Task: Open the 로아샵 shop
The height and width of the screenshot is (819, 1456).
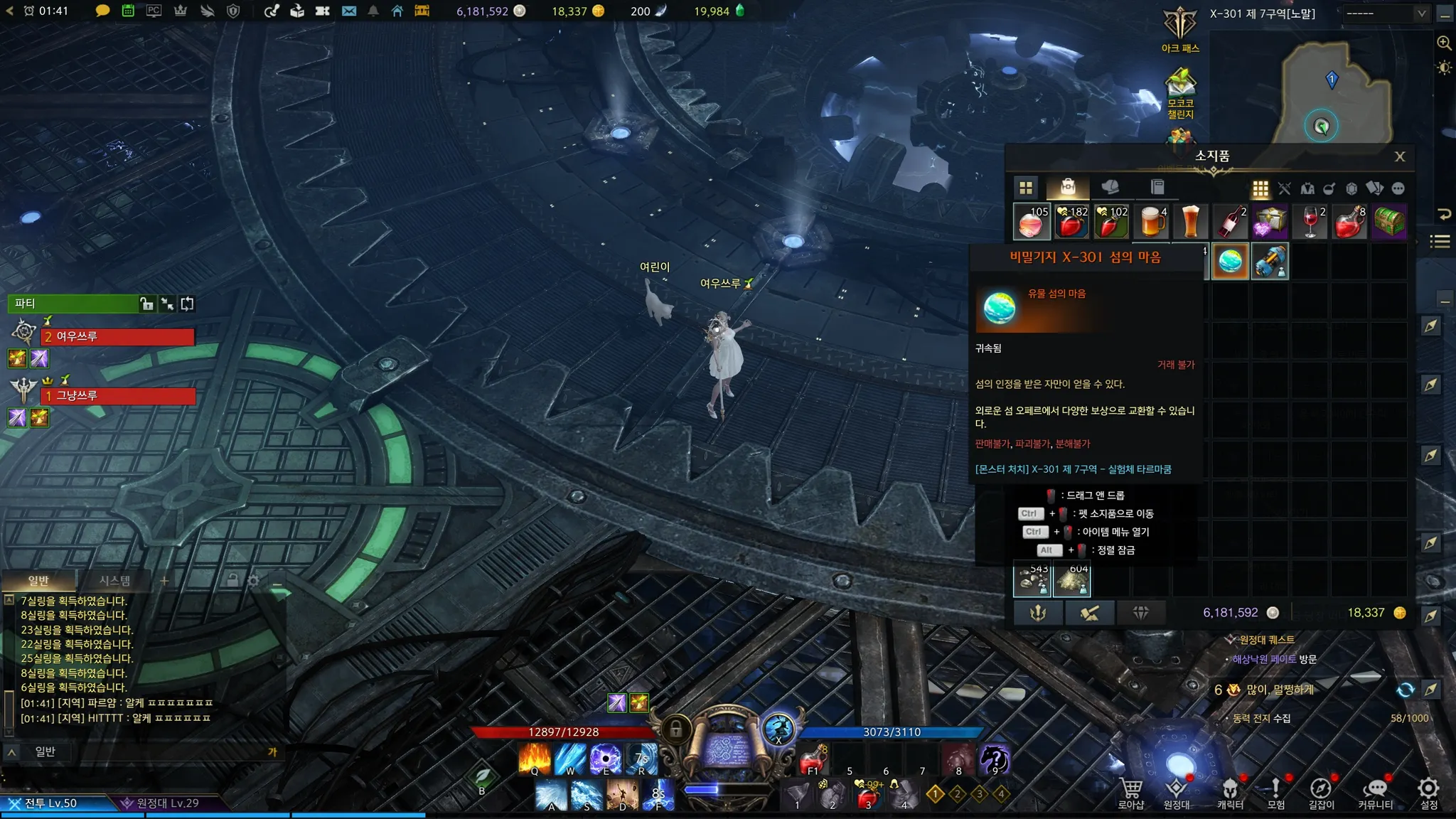Action: coord(1131,792)
